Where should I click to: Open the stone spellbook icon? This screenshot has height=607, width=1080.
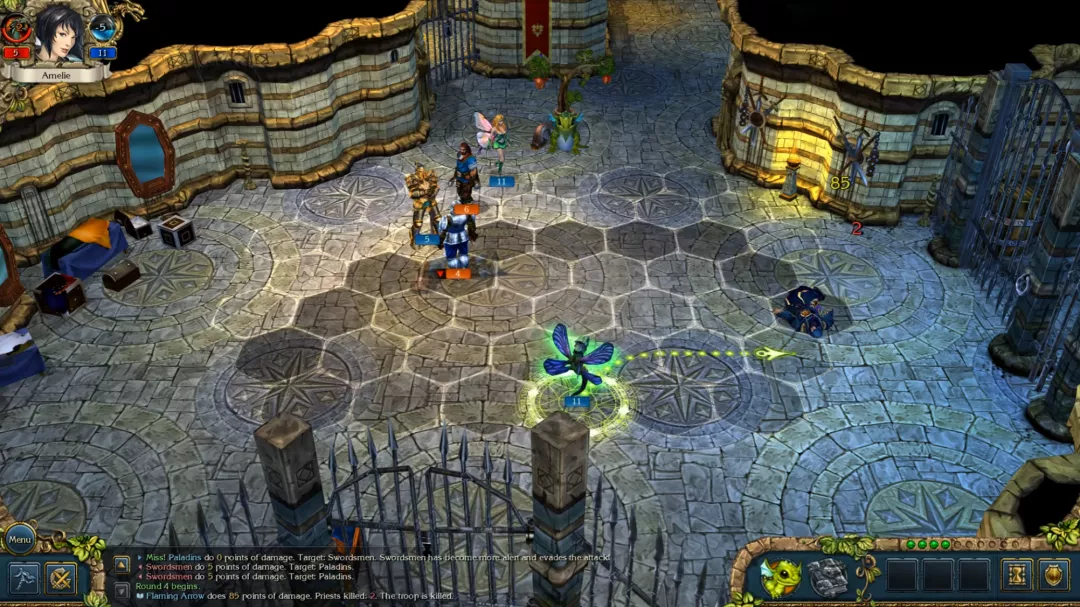pyautogui.click(x=828, y=576)
